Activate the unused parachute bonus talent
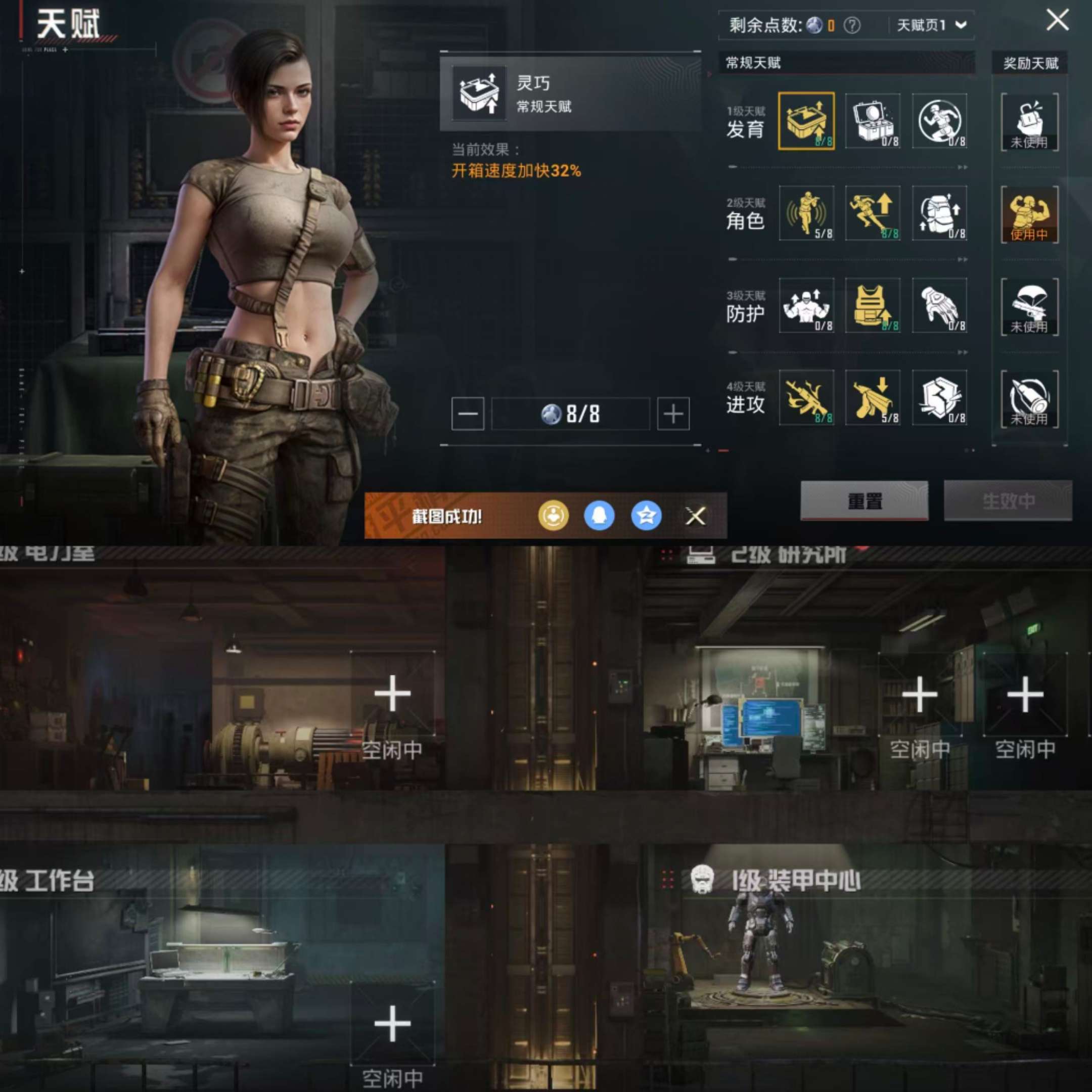The height and width of the screenshot is (1092, 1092). [x=1030, y=308]
